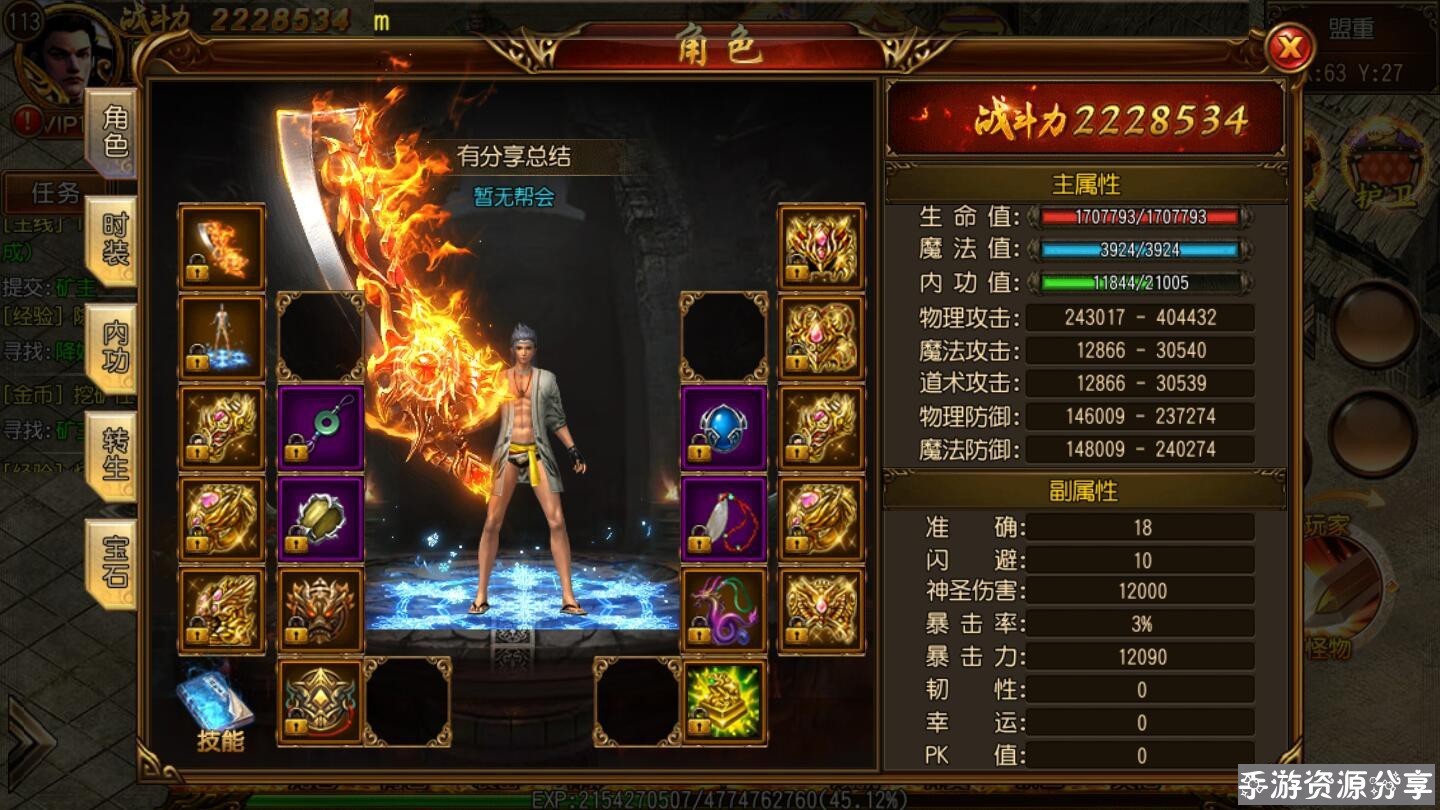Select the demon mask helmet slot
Viewport: 1440px width, 810px height.
click(320, 610)
